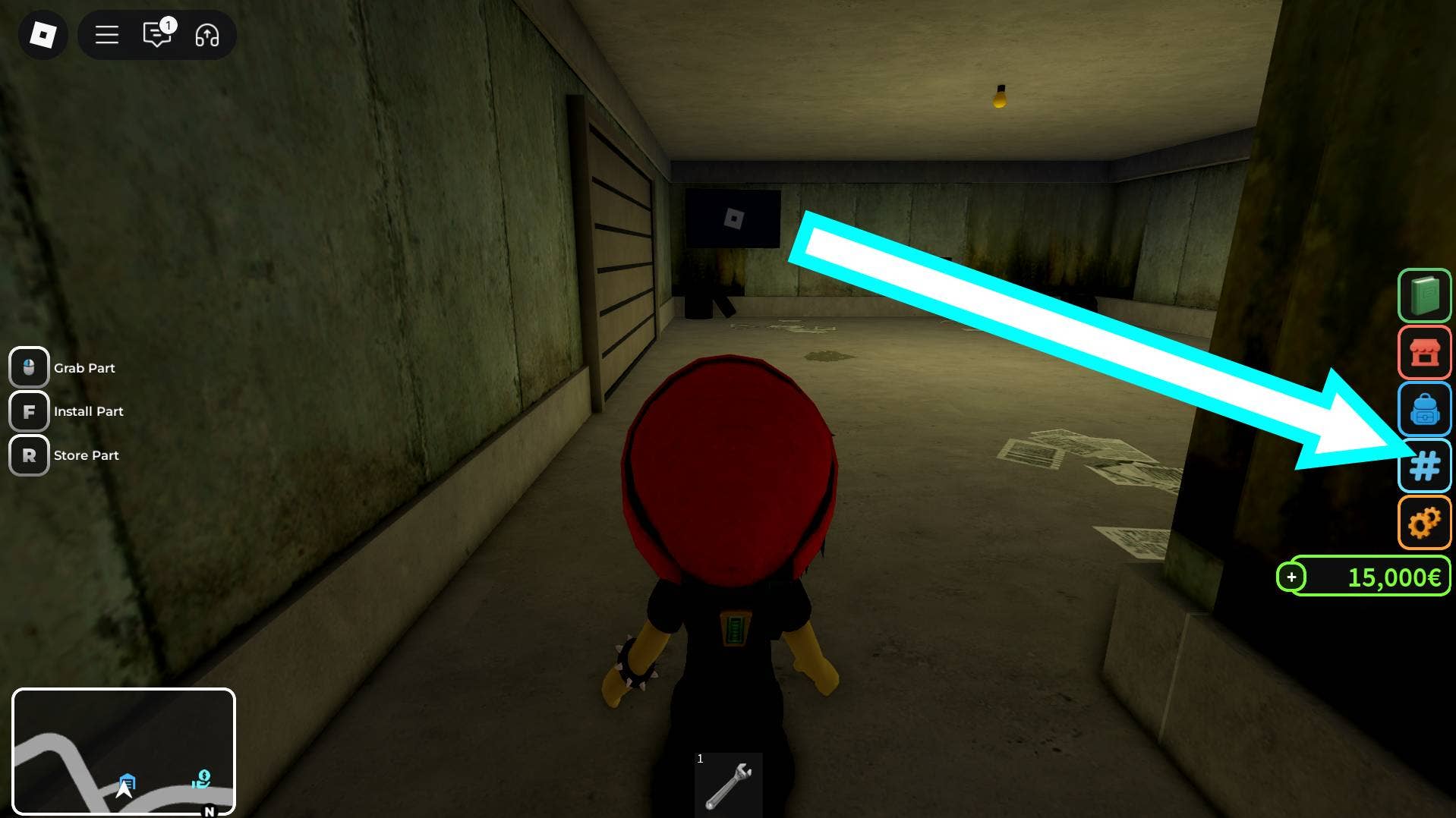1456x818 pixels.
Task: Open the green book guide
Action: [x=1424, y=295]
